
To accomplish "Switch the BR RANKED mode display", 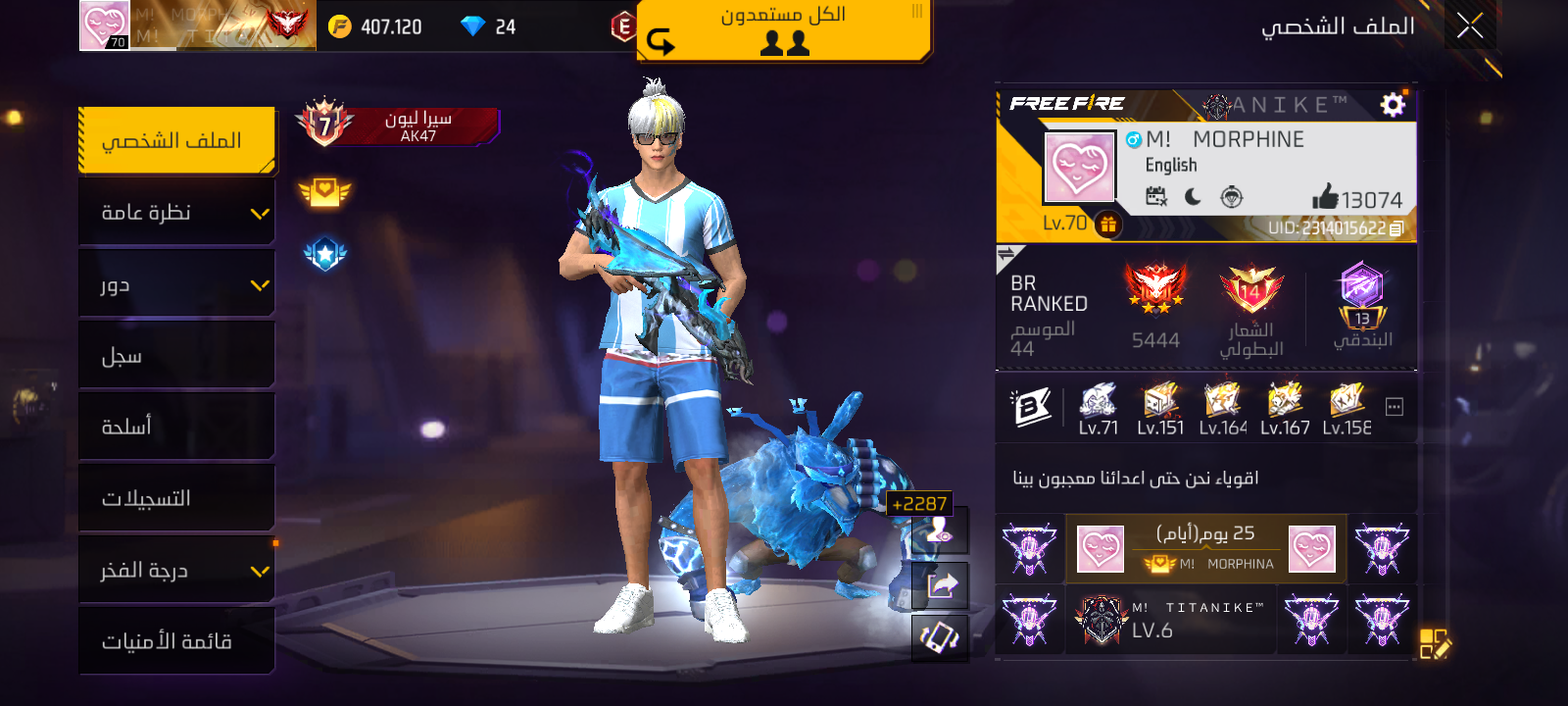I will click(x=1006, y=257).
